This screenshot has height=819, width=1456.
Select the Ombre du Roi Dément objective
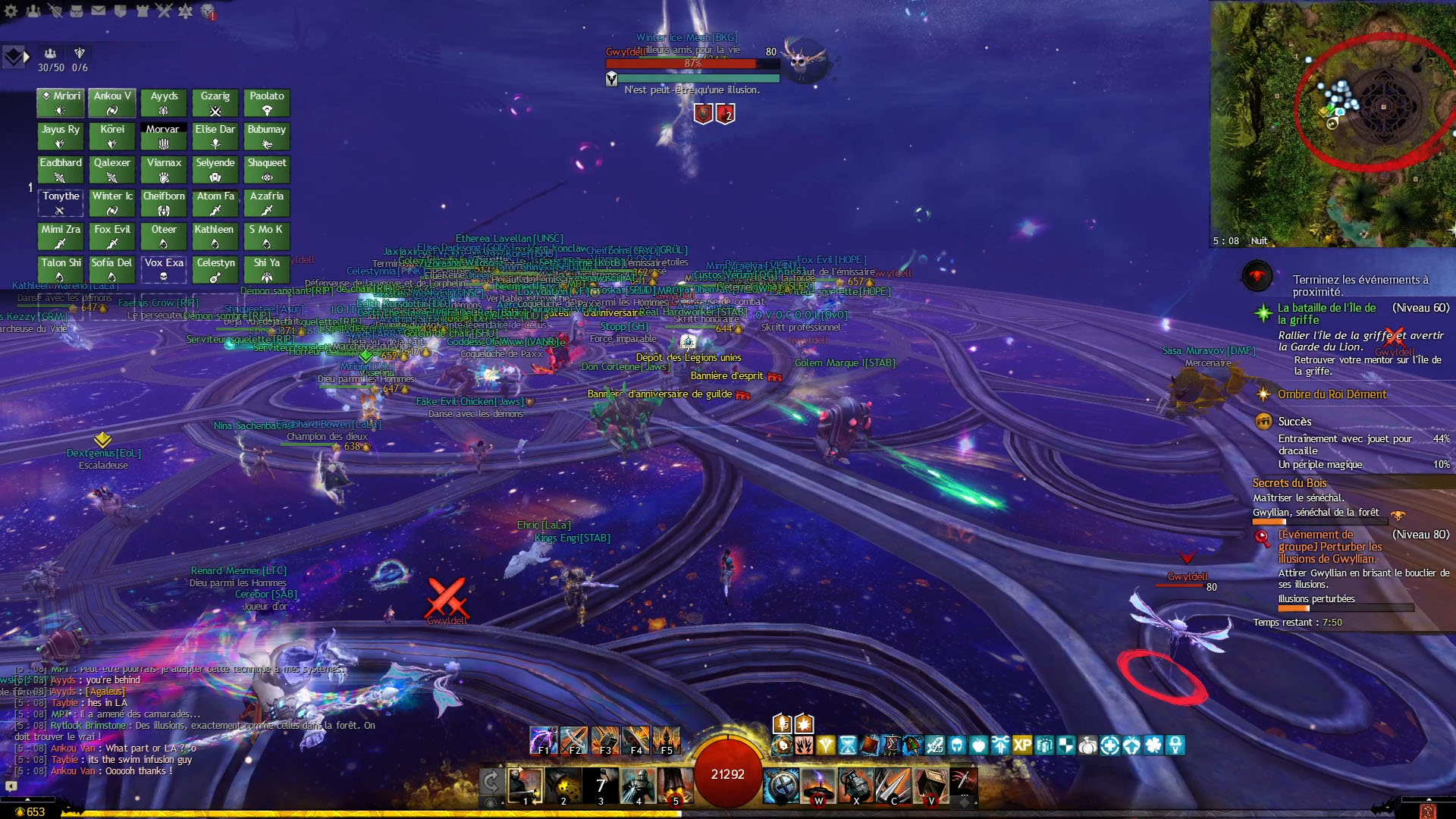pyautogui.click(x=1332, y=394)
